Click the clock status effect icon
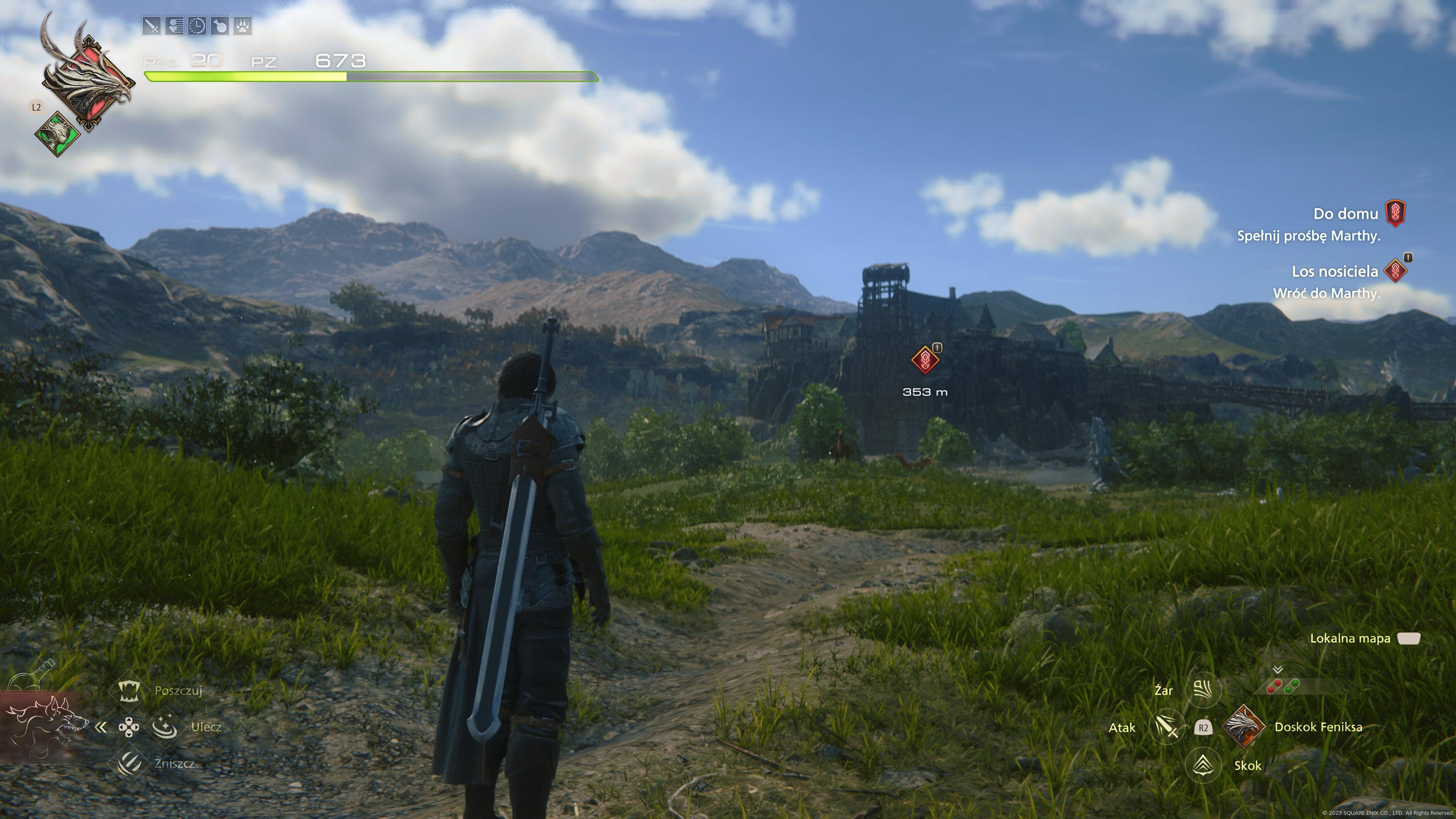Screen dimensions: 1456x819 point(197,26)
